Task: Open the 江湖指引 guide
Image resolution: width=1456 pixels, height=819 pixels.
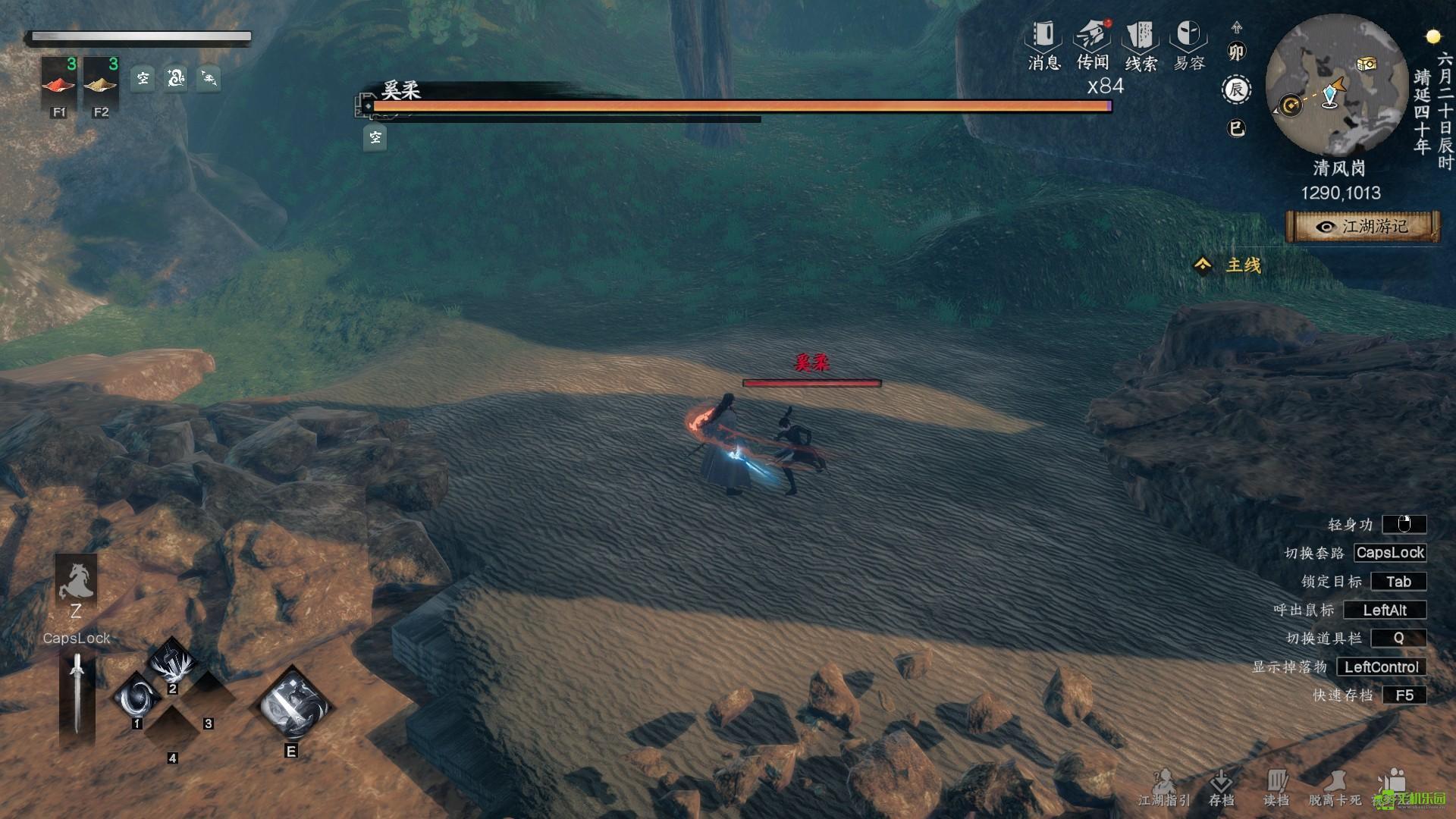Action: coord(1164,789)
